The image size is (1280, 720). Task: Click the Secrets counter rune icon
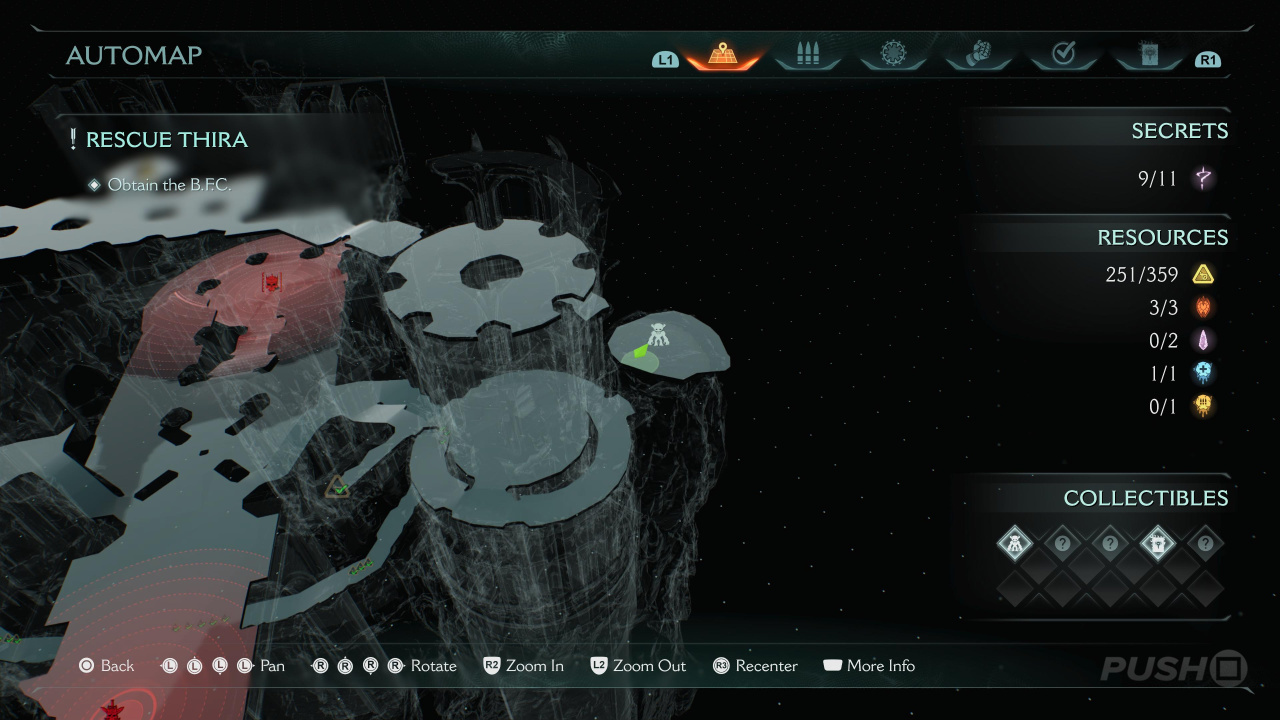[x=1203, y=179]
